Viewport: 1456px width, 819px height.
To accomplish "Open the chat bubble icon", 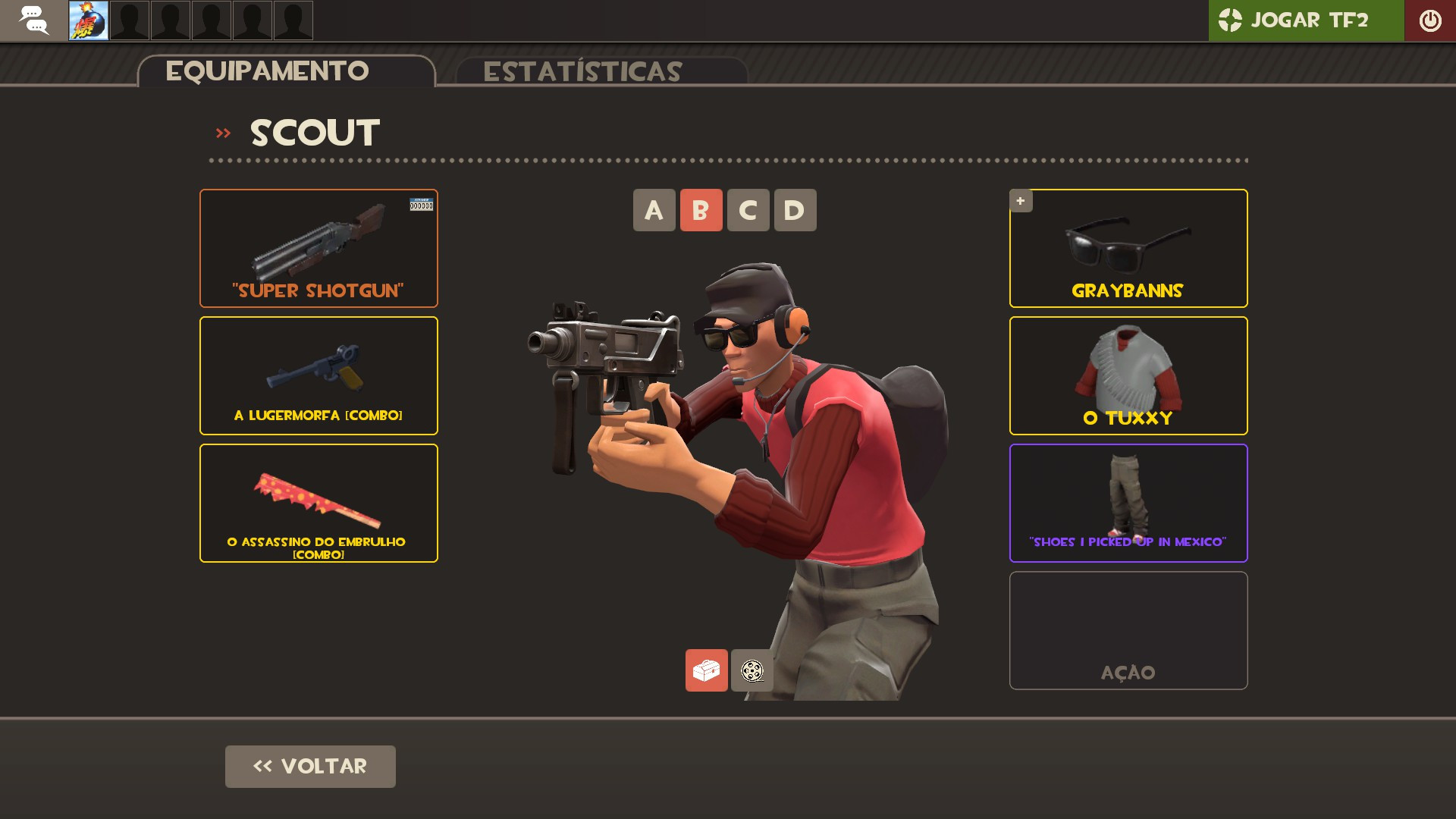I will point(34,20).
